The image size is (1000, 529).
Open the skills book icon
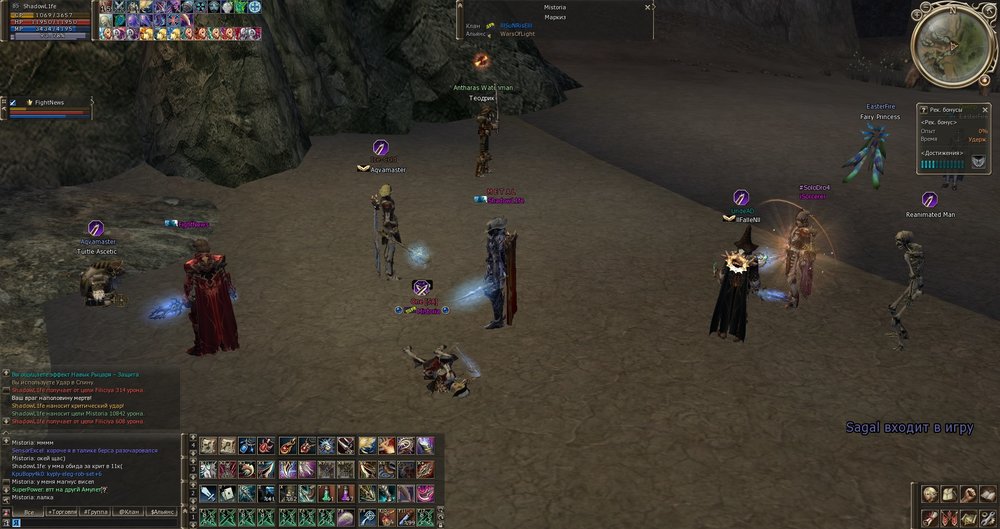[x=987, y=493]
